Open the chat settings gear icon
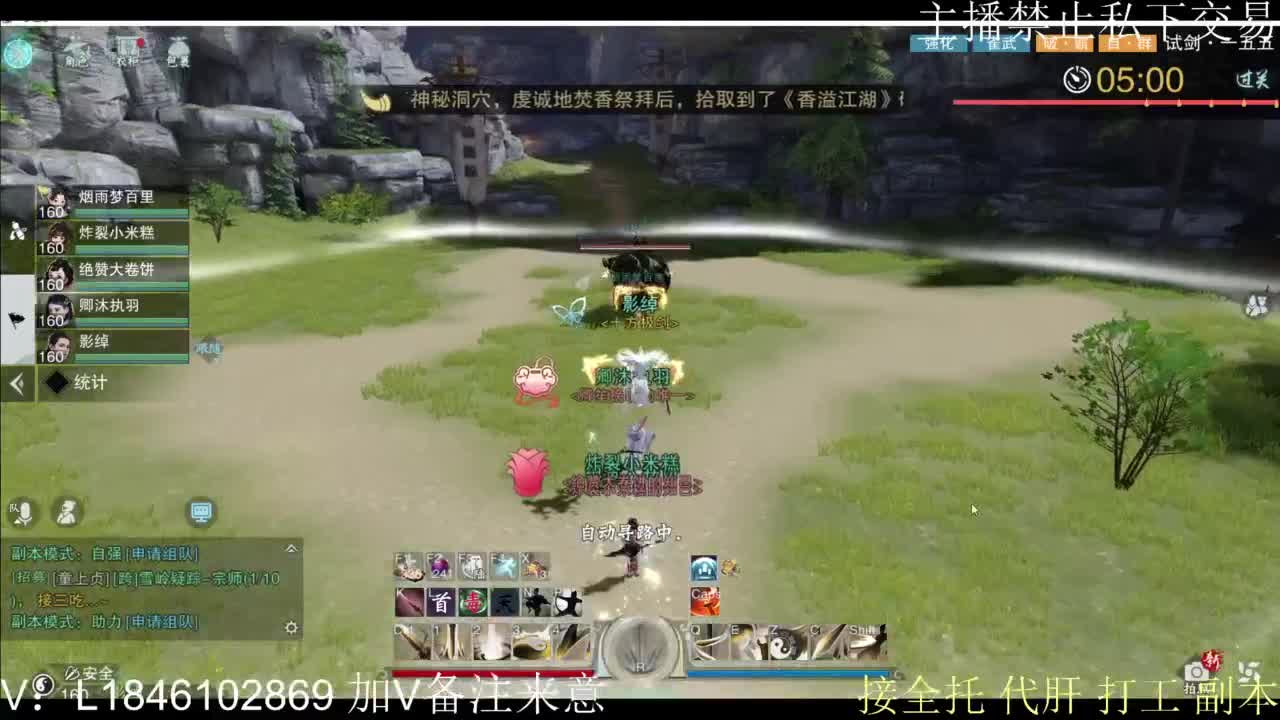 tap(290, 627)
